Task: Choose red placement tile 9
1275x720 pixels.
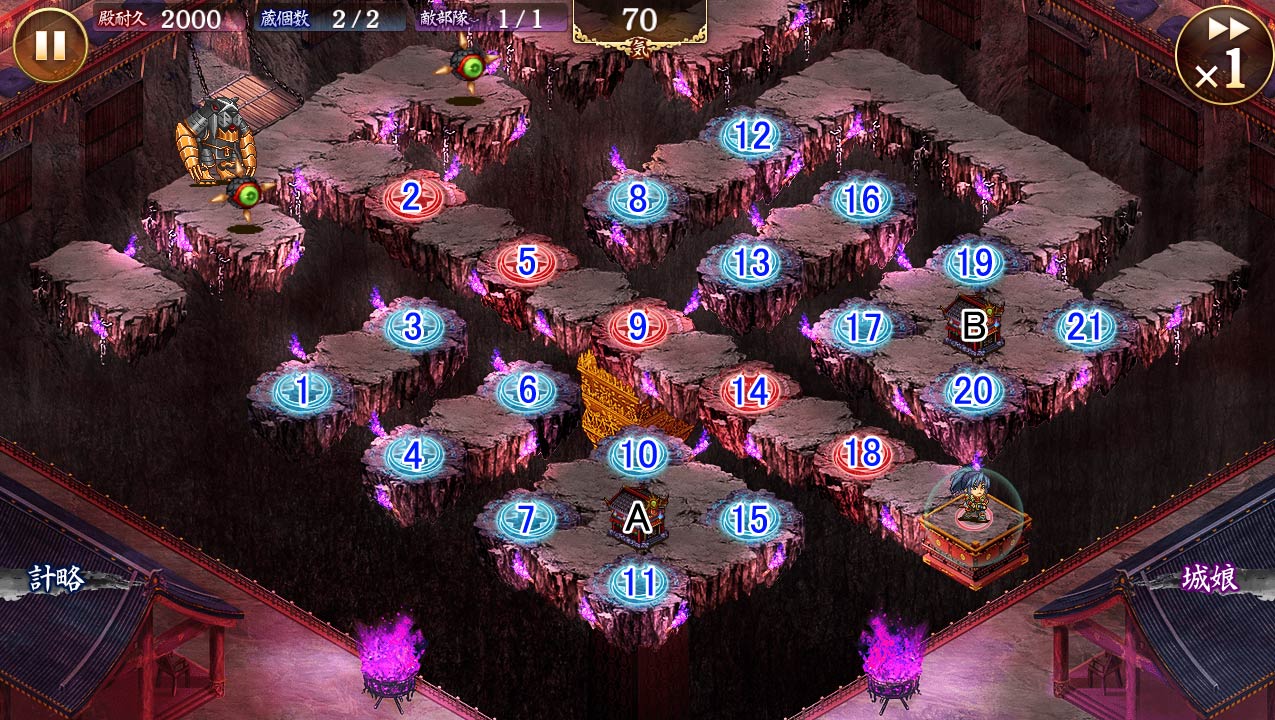Action: coord(637,327)
